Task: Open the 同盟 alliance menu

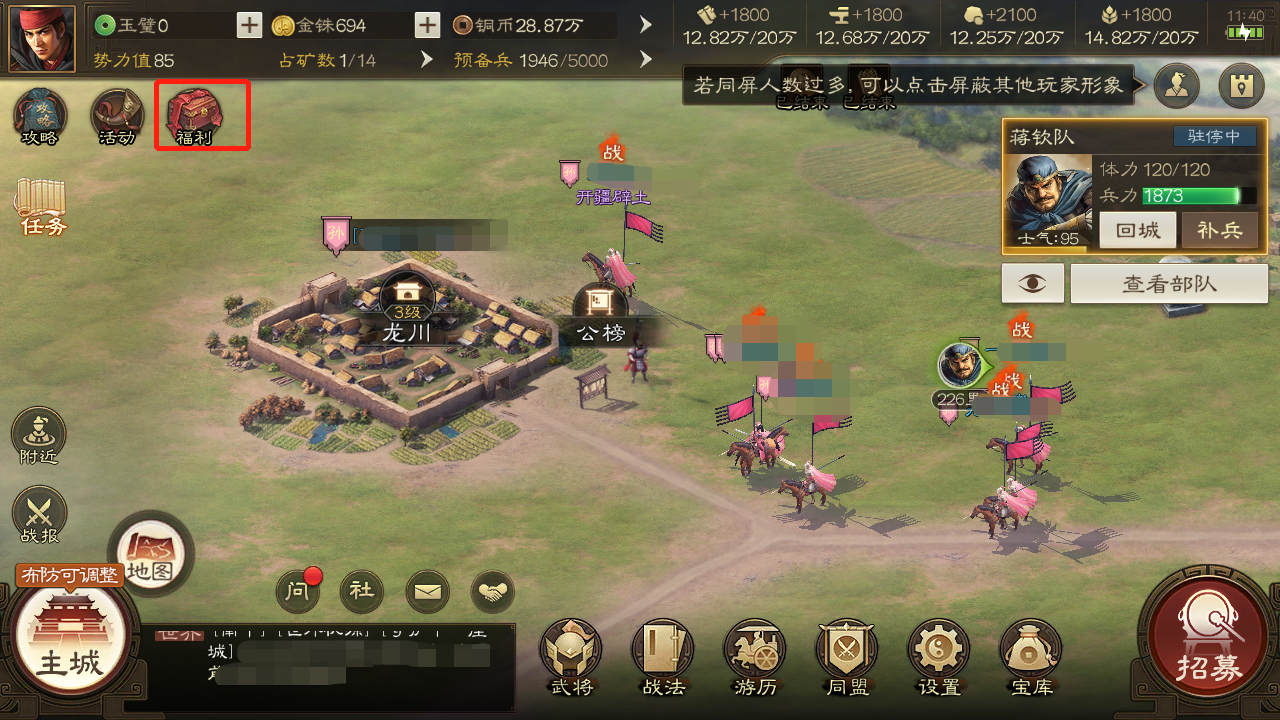Action: [847, 655]
